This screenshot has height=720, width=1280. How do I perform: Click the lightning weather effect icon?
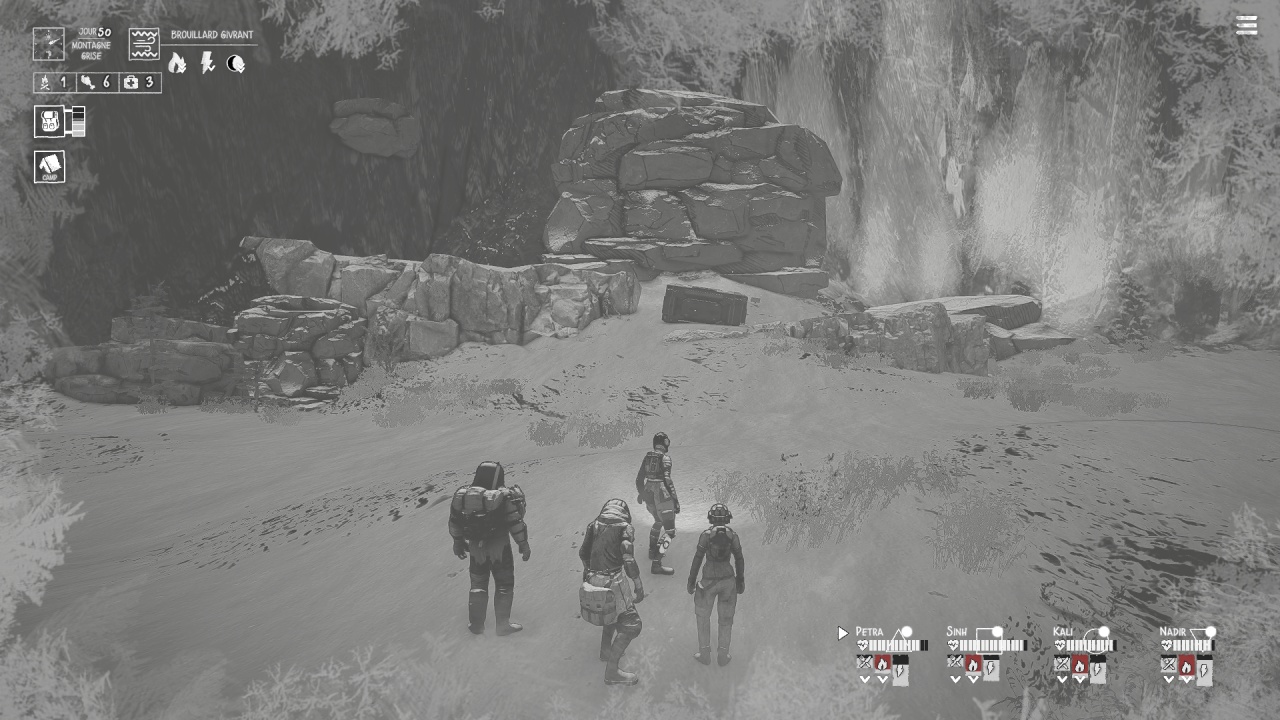click(x=206, y=63)
